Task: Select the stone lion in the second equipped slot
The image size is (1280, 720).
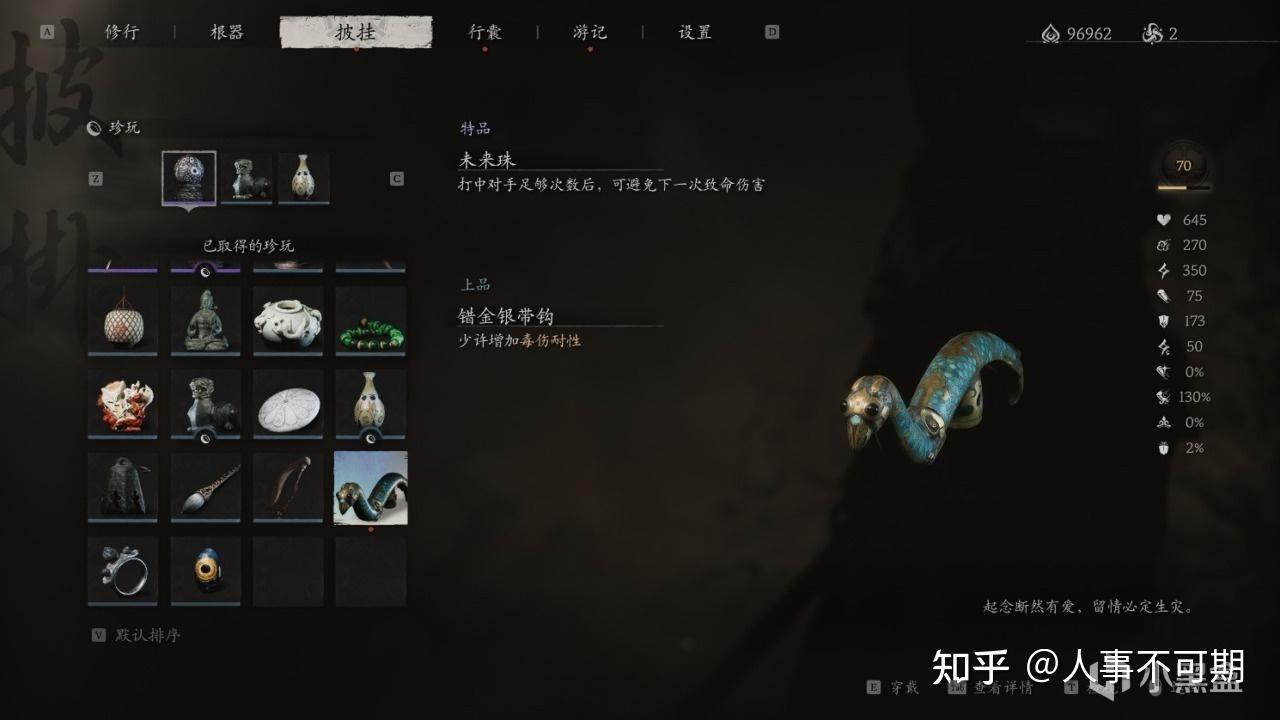Action: click(247, 175)
